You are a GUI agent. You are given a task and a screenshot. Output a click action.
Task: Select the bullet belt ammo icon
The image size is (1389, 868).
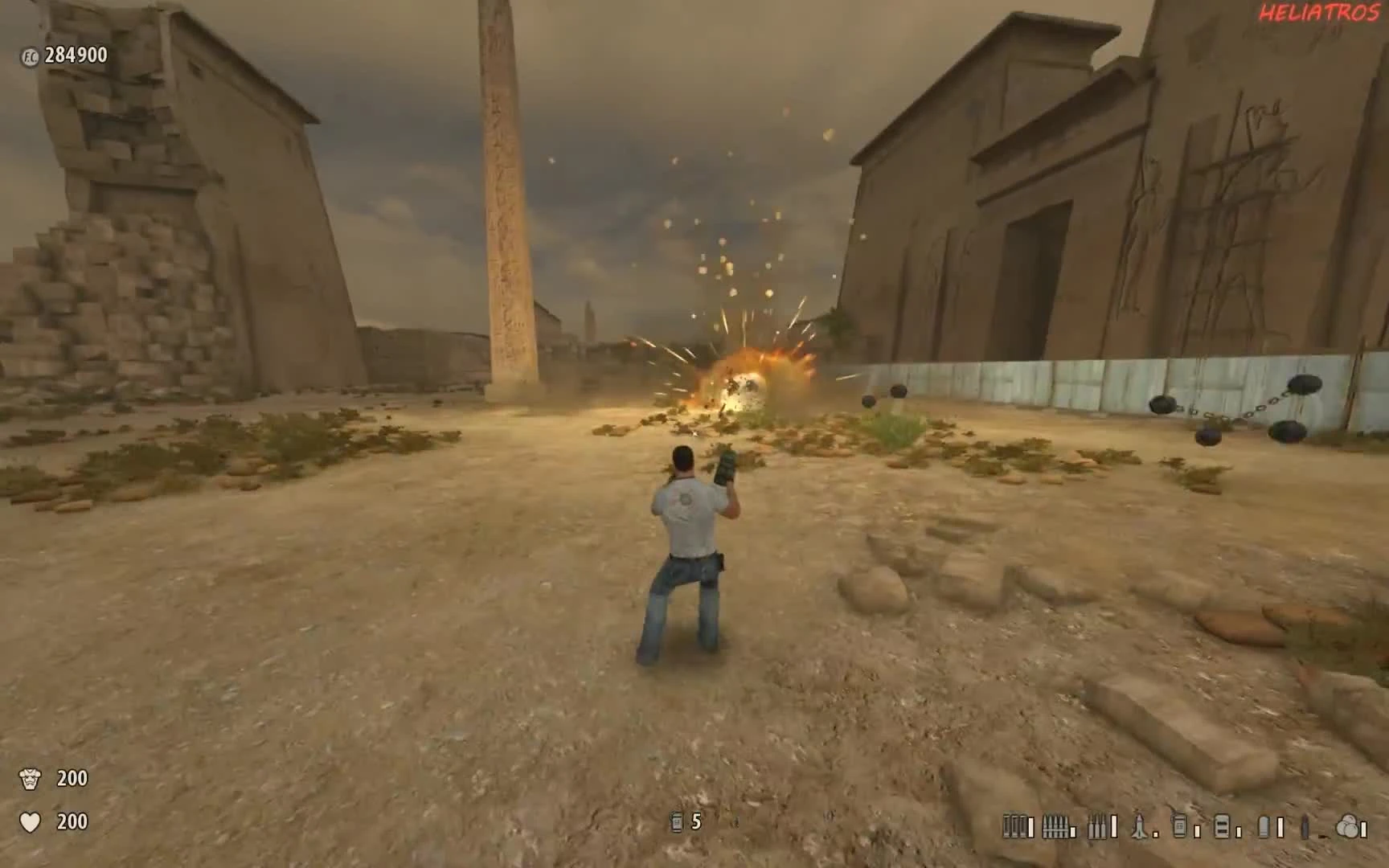1055,826
